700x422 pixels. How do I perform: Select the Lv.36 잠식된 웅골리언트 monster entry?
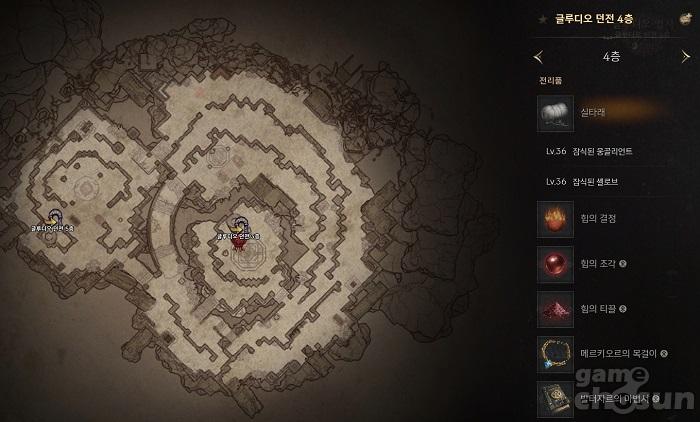click(590, 151)
